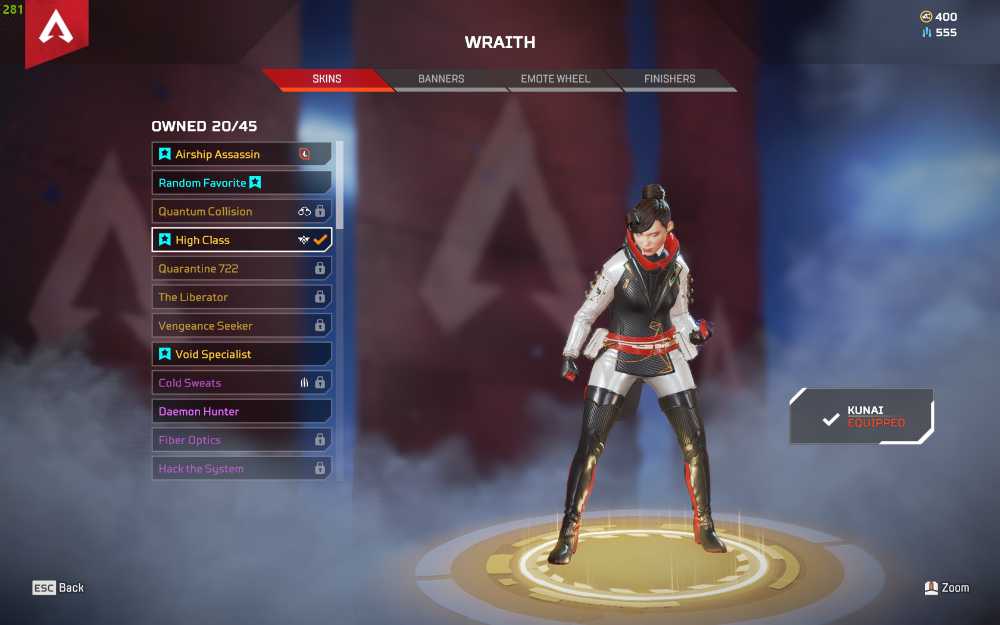This screenshot has height=625, width=1000.
Task: Go back with the Back button
Action: pos(59,588)
